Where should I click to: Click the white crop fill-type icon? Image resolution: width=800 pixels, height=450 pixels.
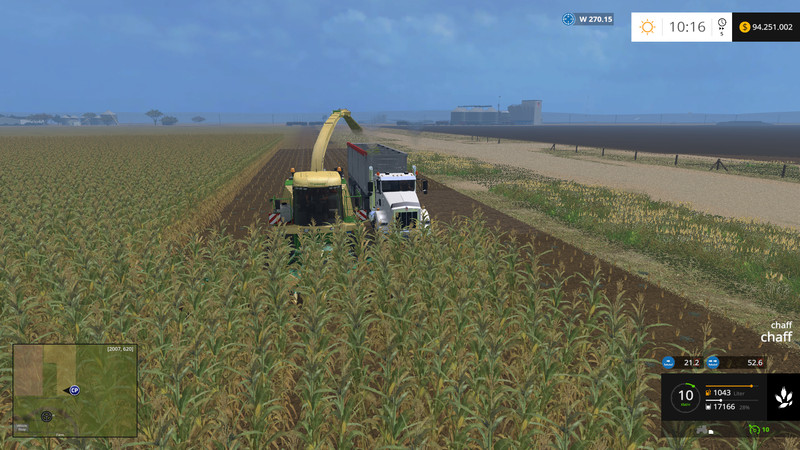(x=784, y=397)
